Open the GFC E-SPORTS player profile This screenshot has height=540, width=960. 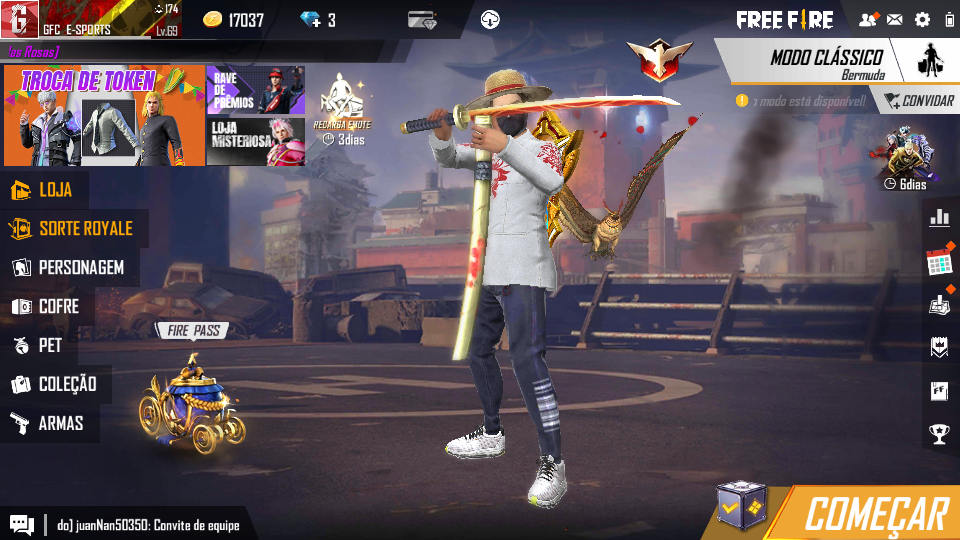90,20
